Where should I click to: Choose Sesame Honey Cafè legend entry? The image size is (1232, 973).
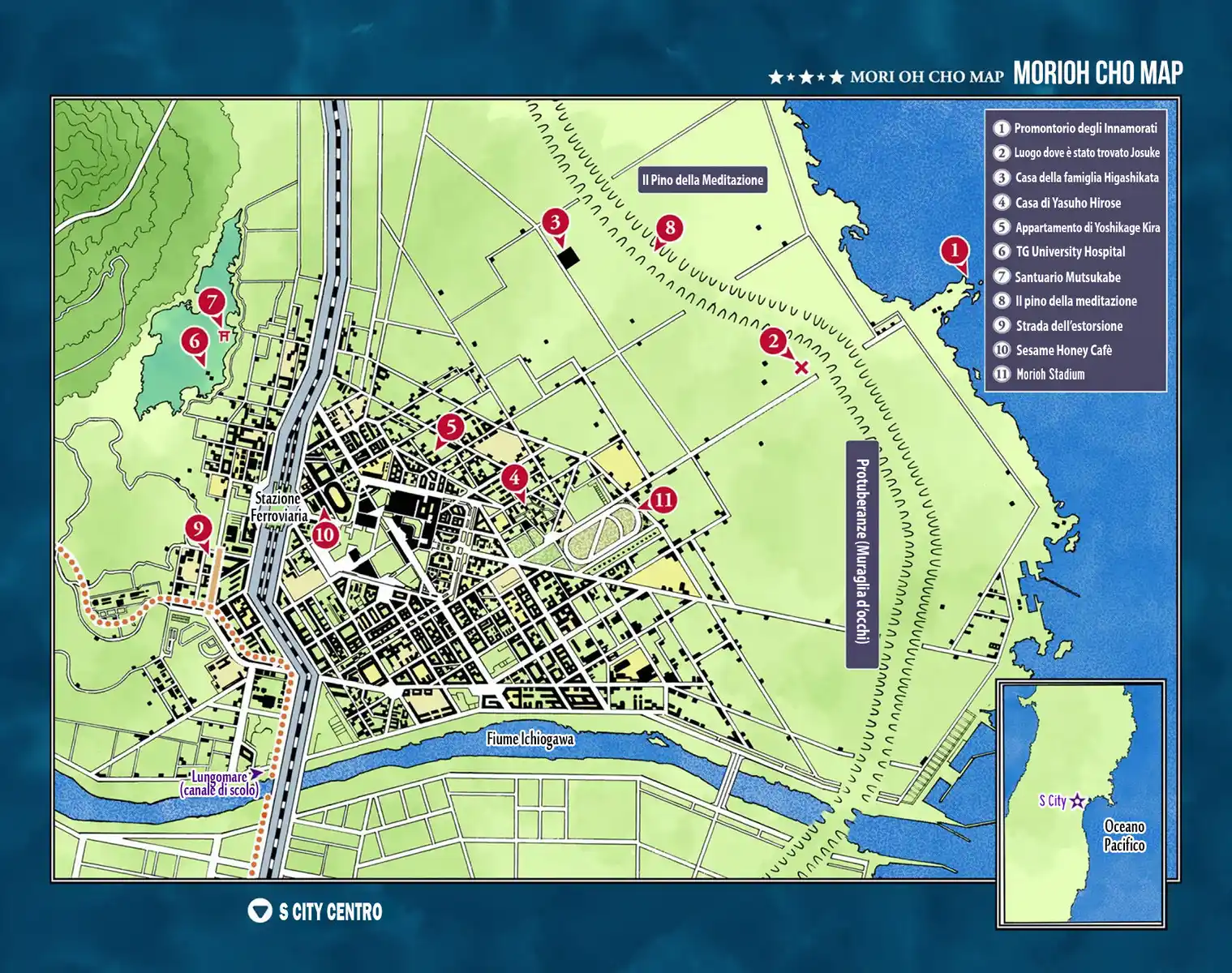[x=1063, y=350]
